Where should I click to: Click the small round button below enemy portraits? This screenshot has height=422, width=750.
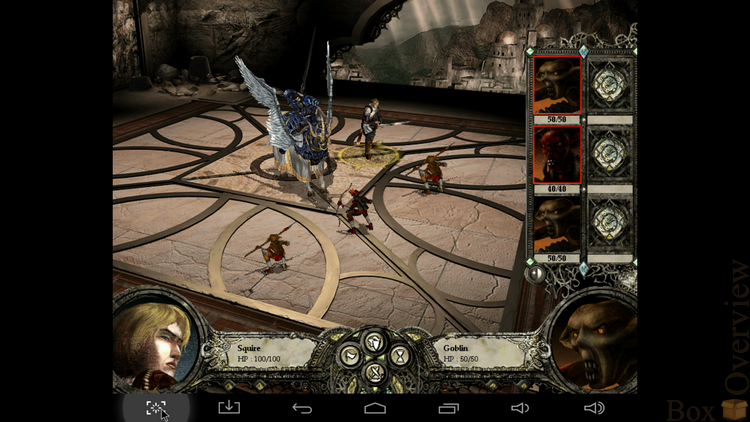tap(538, 272)
